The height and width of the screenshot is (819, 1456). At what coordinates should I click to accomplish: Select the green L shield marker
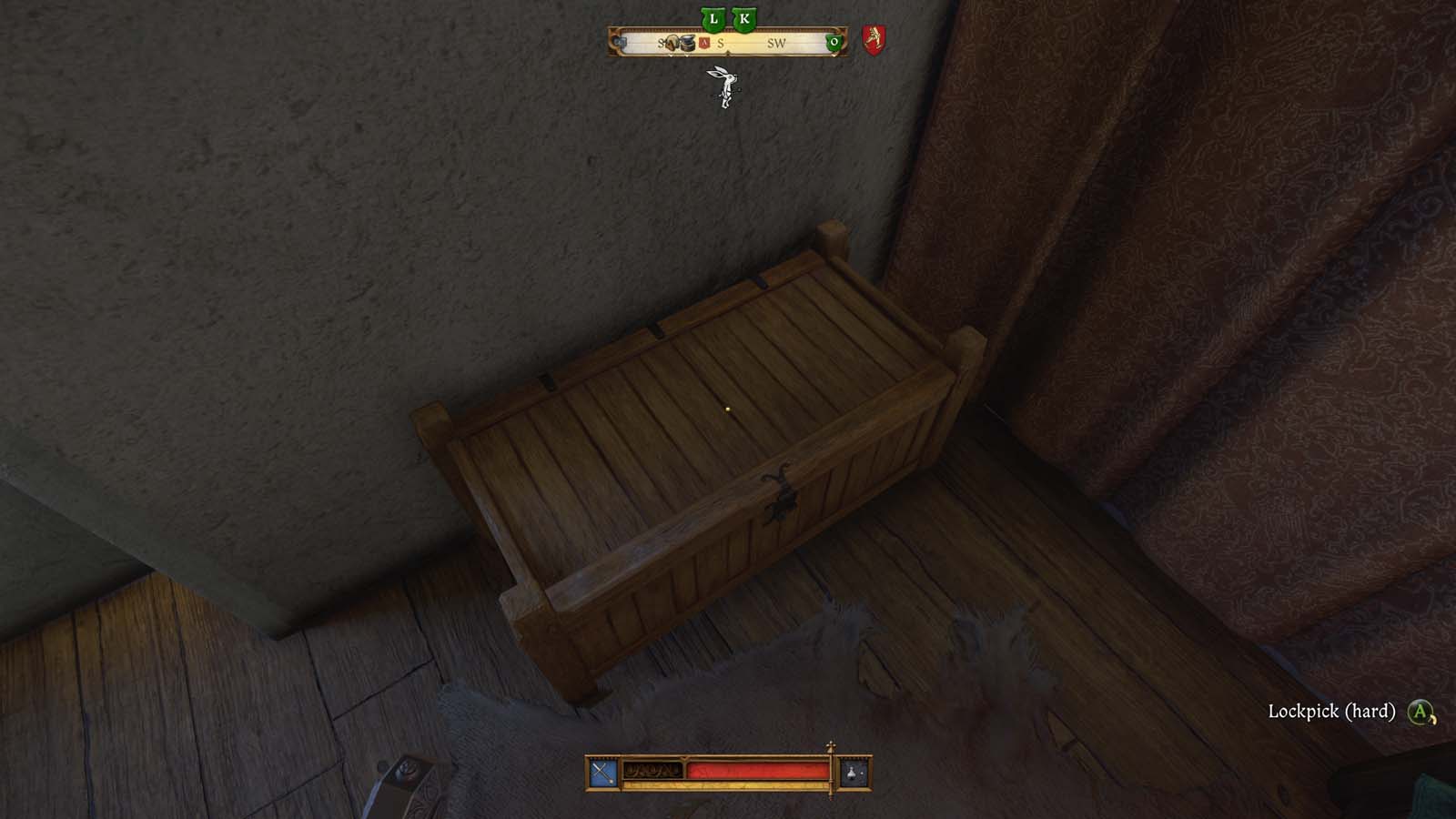713,18
